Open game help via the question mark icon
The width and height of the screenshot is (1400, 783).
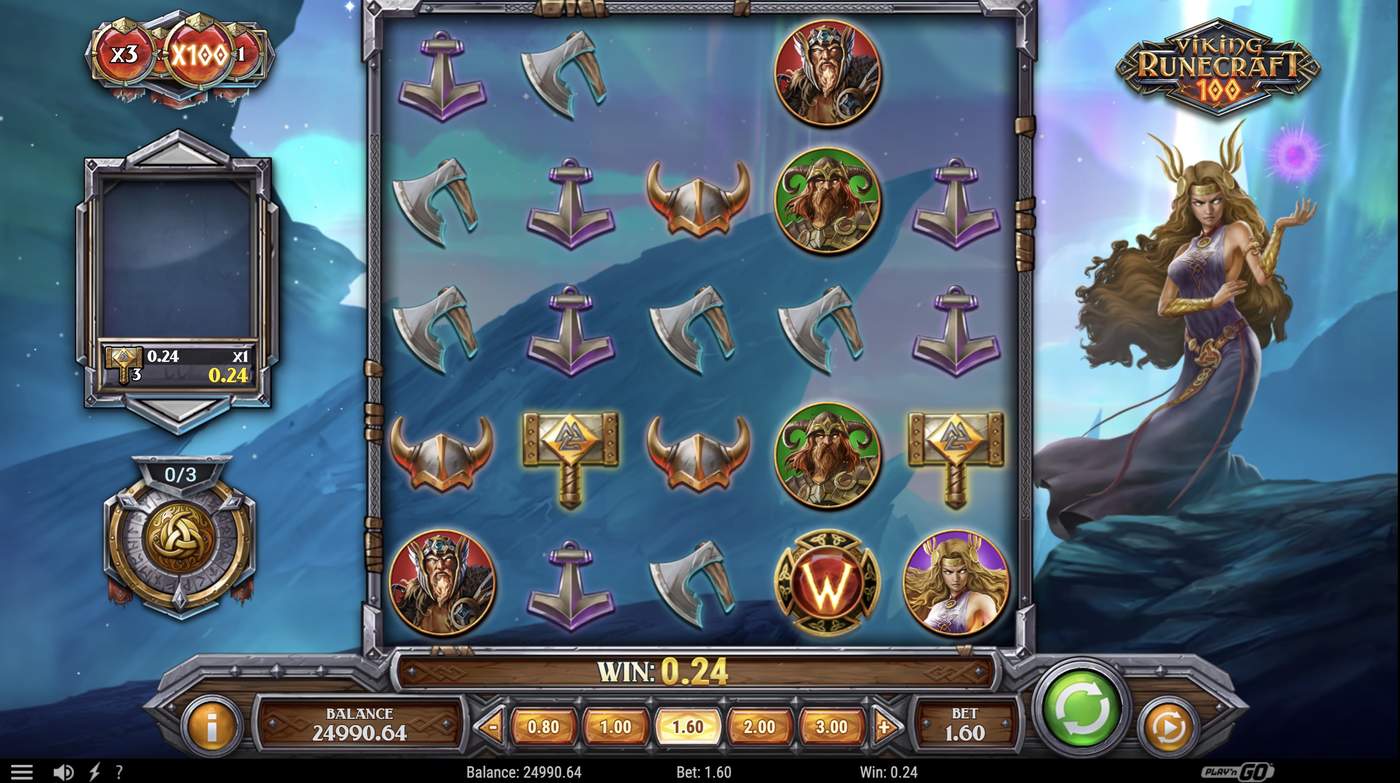(118, 771)
